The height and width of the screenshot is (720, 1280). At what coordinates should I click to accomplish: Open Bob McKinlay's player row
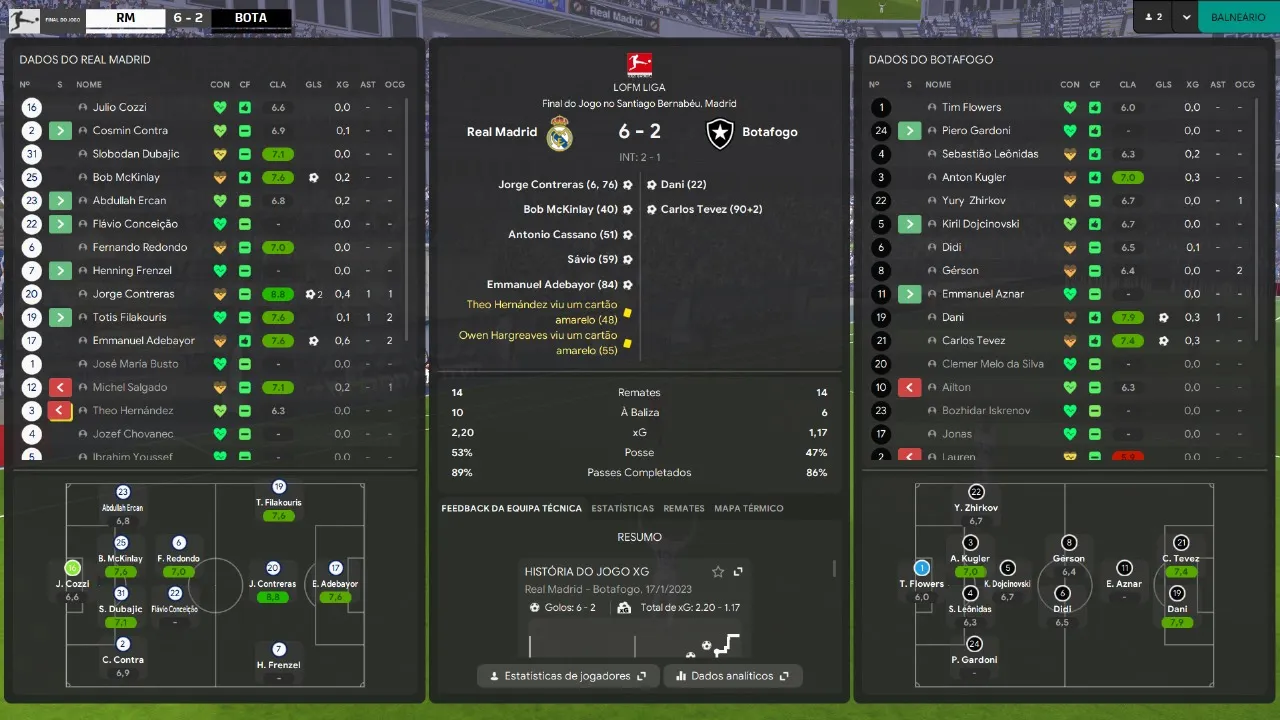pyautogui.click(x=126, y=177)
